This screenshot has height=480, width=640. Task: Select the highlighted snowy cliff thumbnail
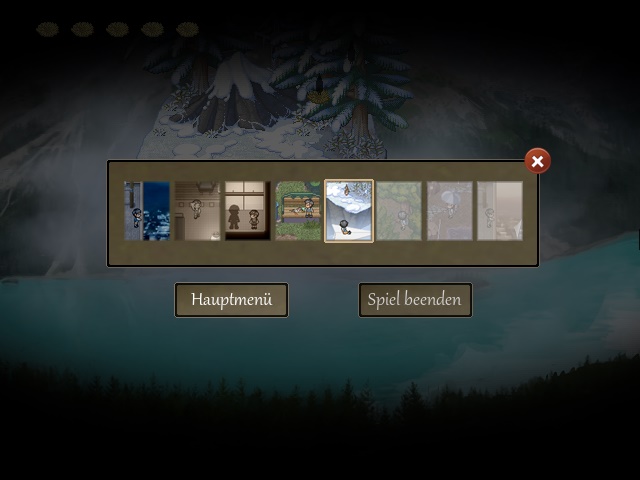[x=349, y=211]
